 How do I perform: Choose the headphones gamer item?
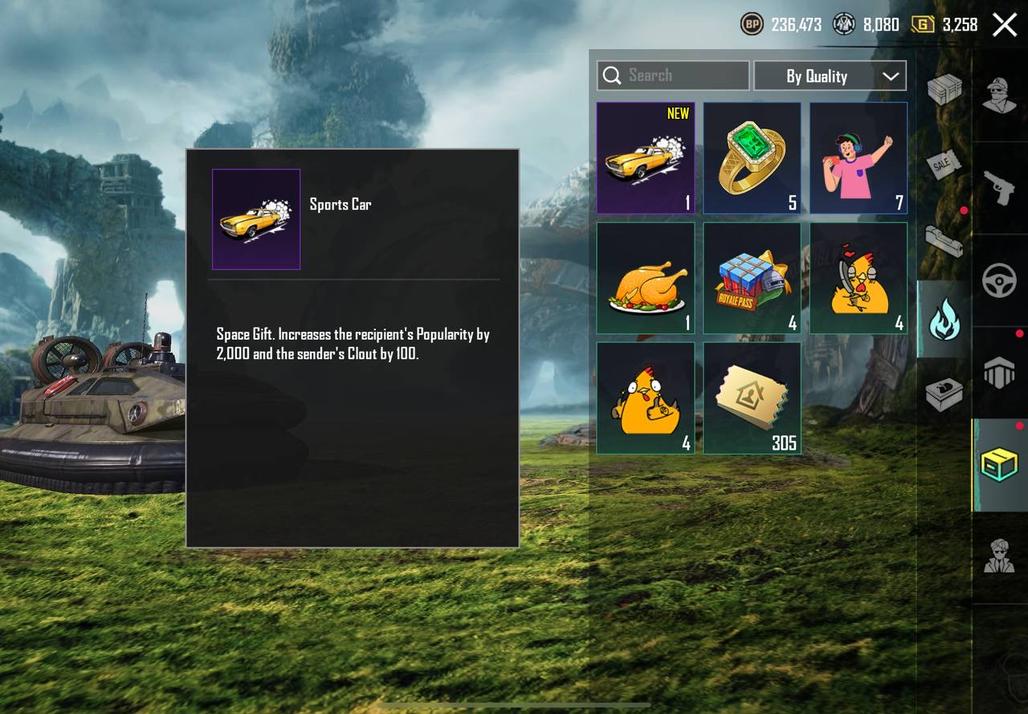tap(859, 158)
